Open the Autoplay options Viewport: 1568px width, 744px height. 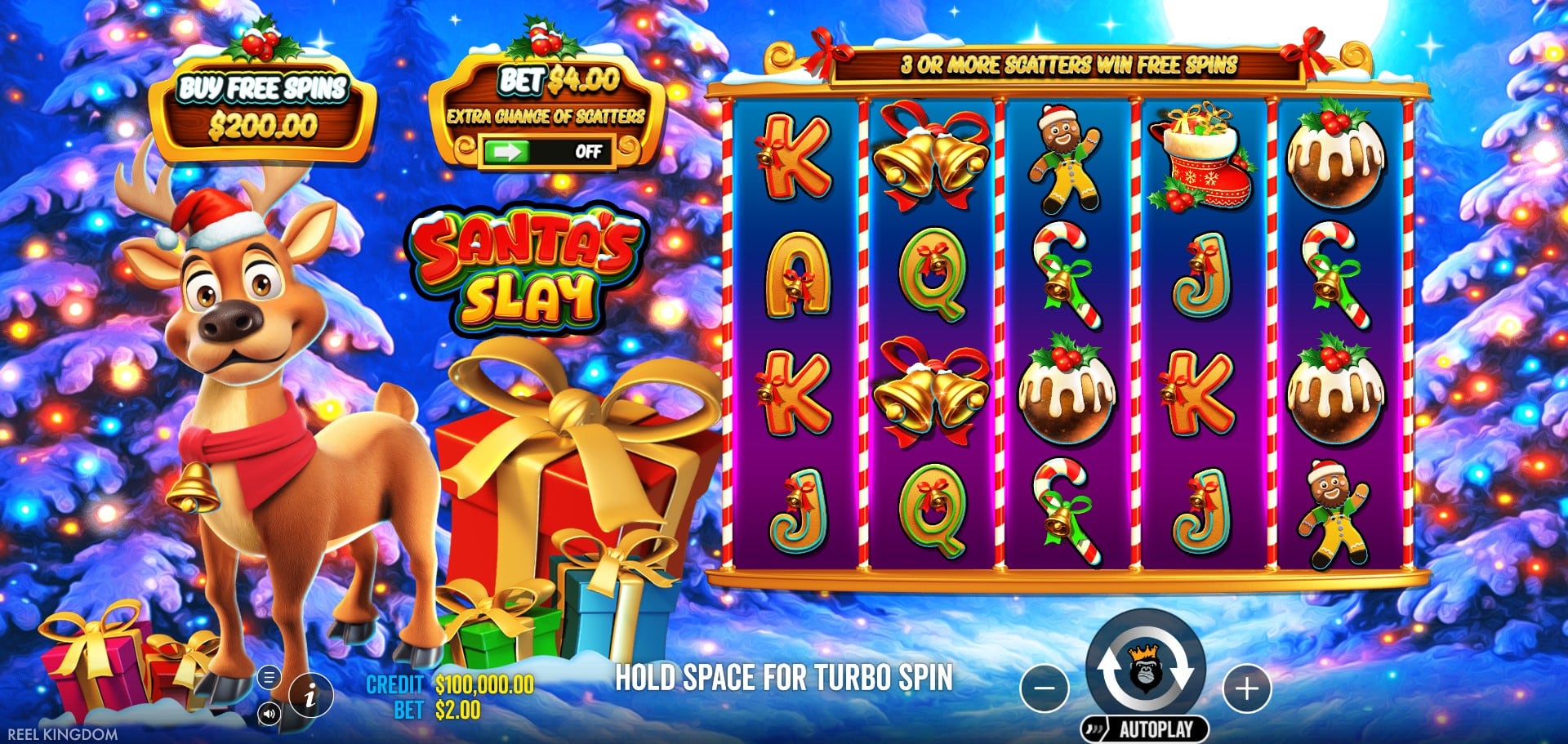pos(1147,728)
